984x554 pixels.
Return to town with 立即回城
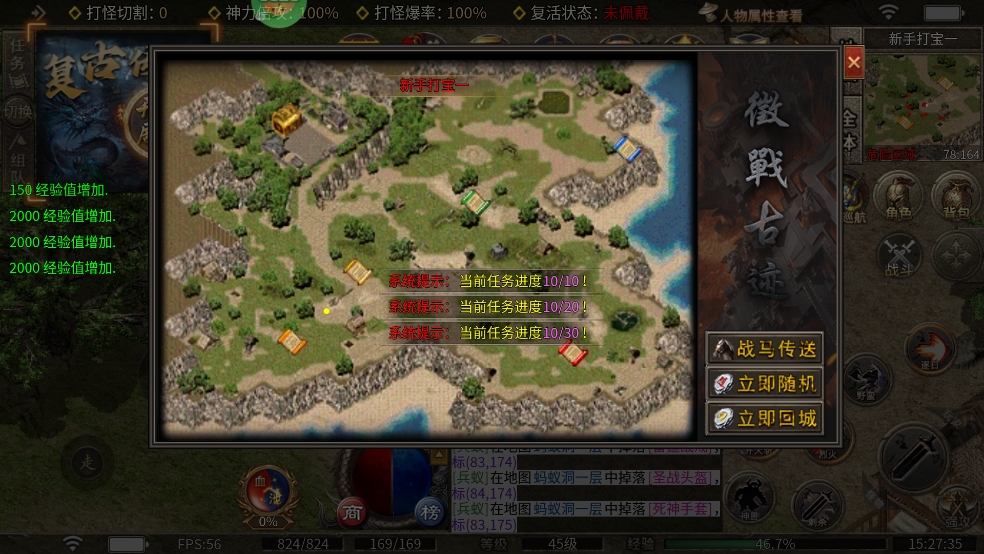[x=765, y=418]
